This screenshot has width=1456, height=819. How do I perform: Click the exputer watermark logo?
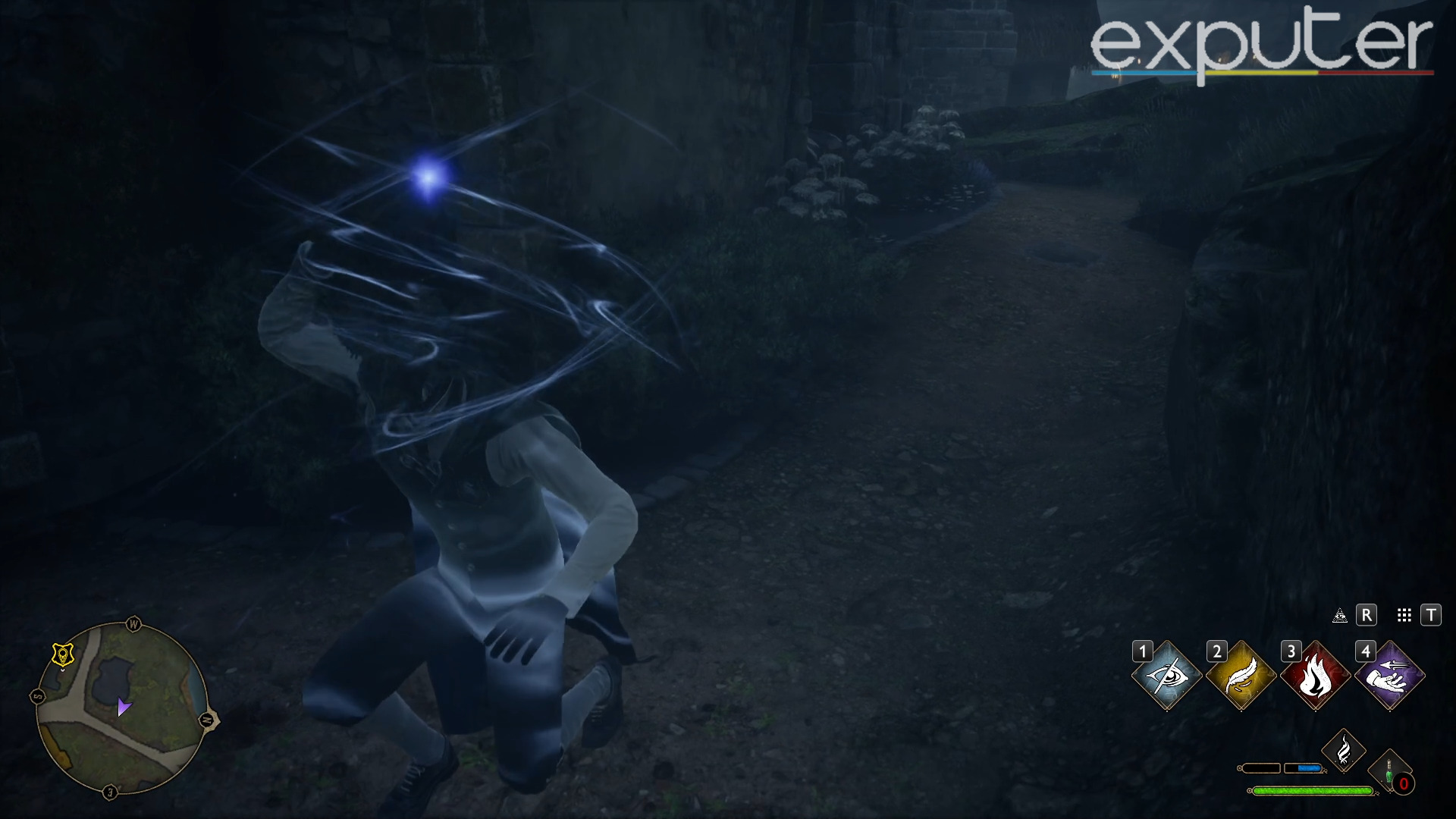click(1261, 45)
